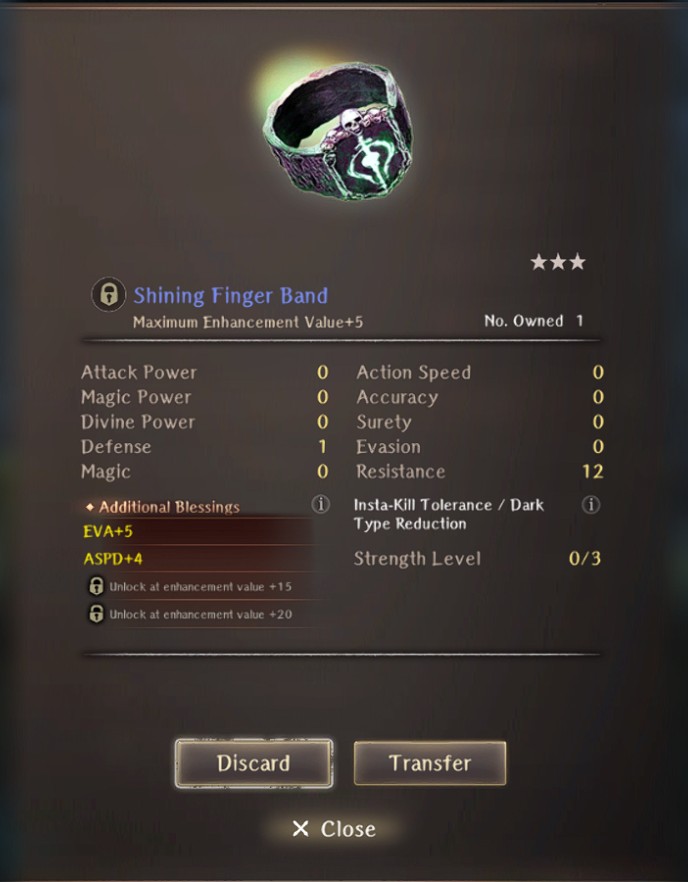Screen dimensions: 688x882
Task: Close the item details panel
Action: click(x=334, y=829)
